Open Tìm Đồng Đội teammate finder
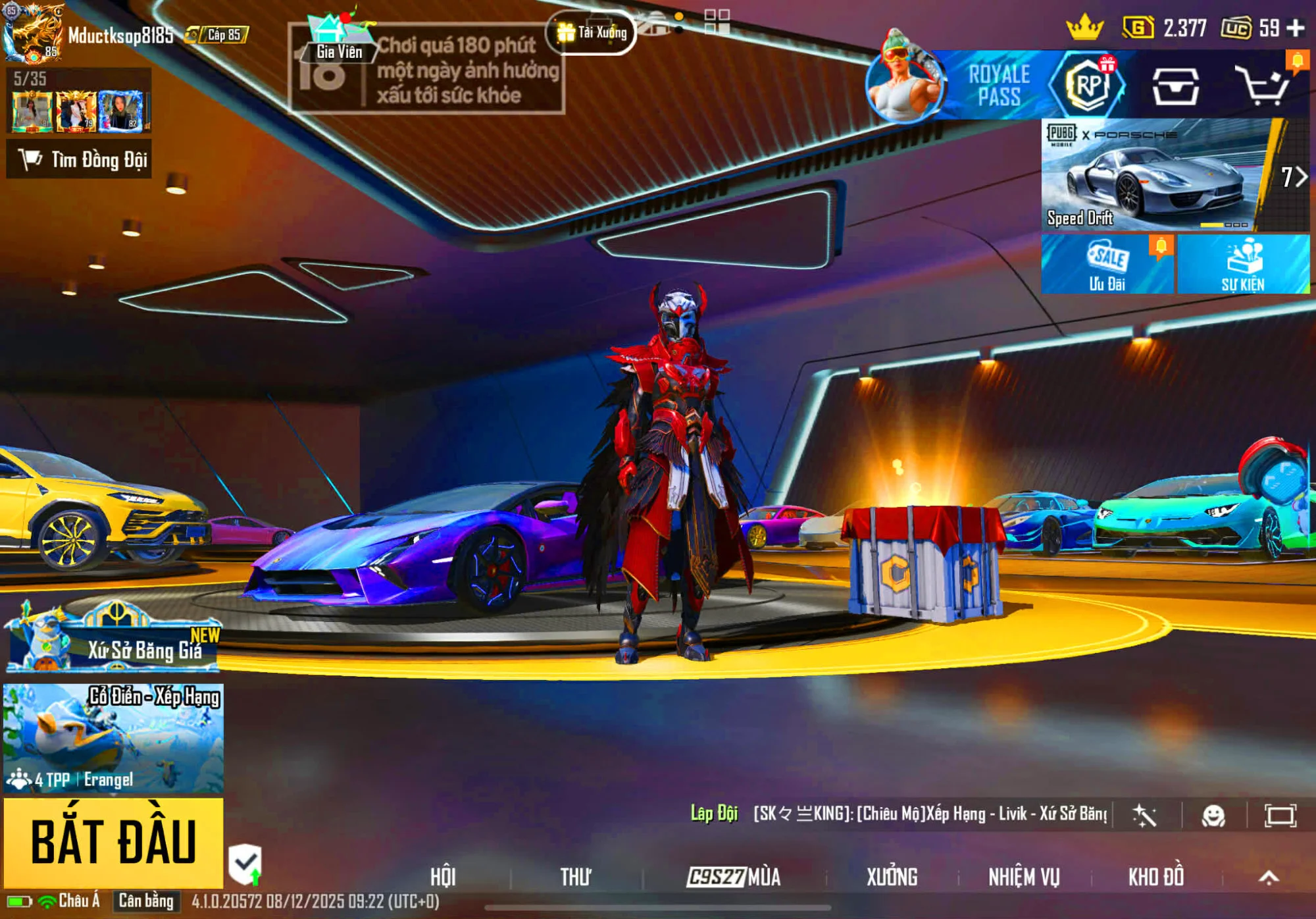Viewport: 1316px width, 919px height. (79, 159)
